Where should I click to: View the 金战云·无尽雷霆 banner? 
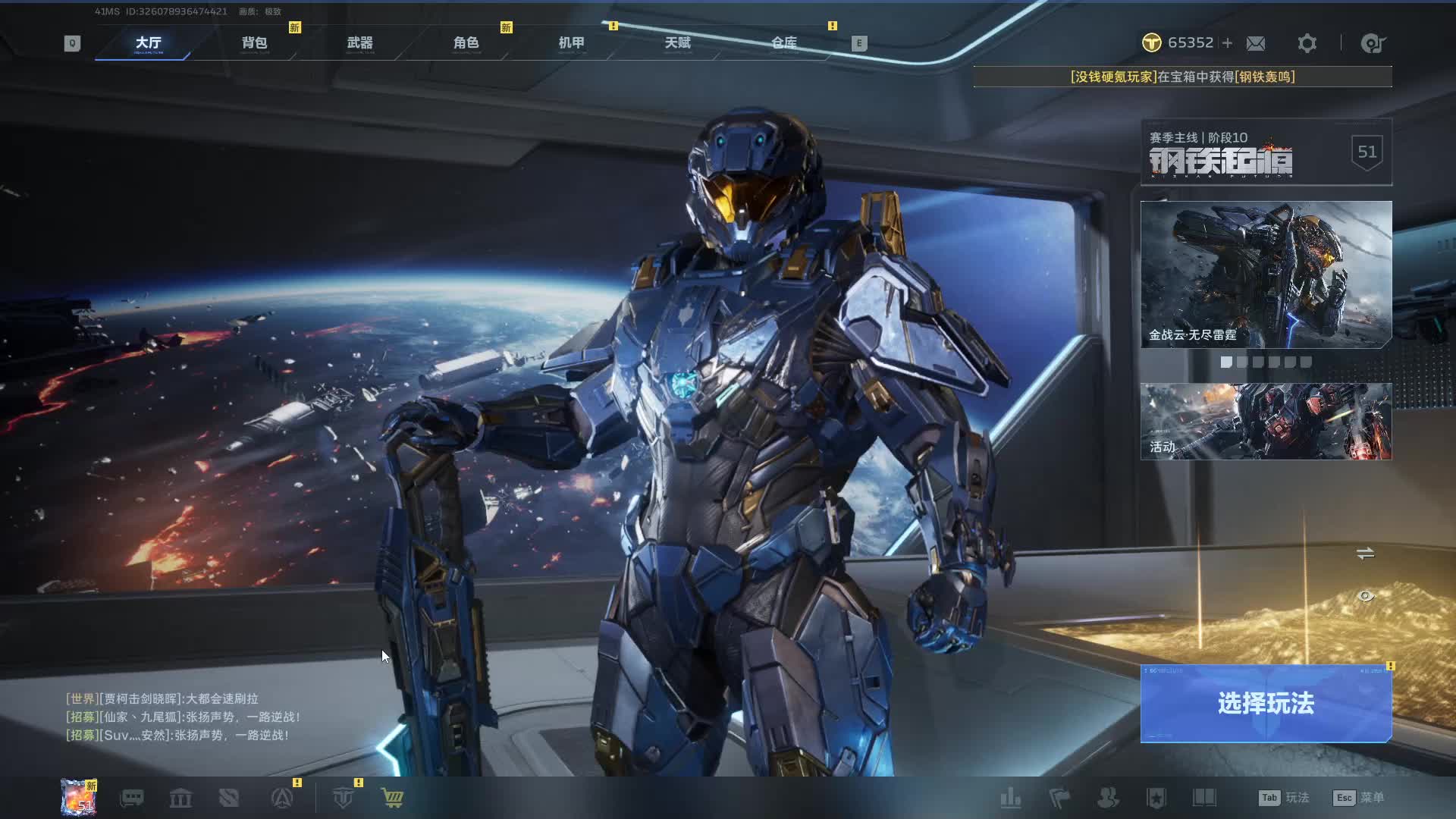(1266, 274)
